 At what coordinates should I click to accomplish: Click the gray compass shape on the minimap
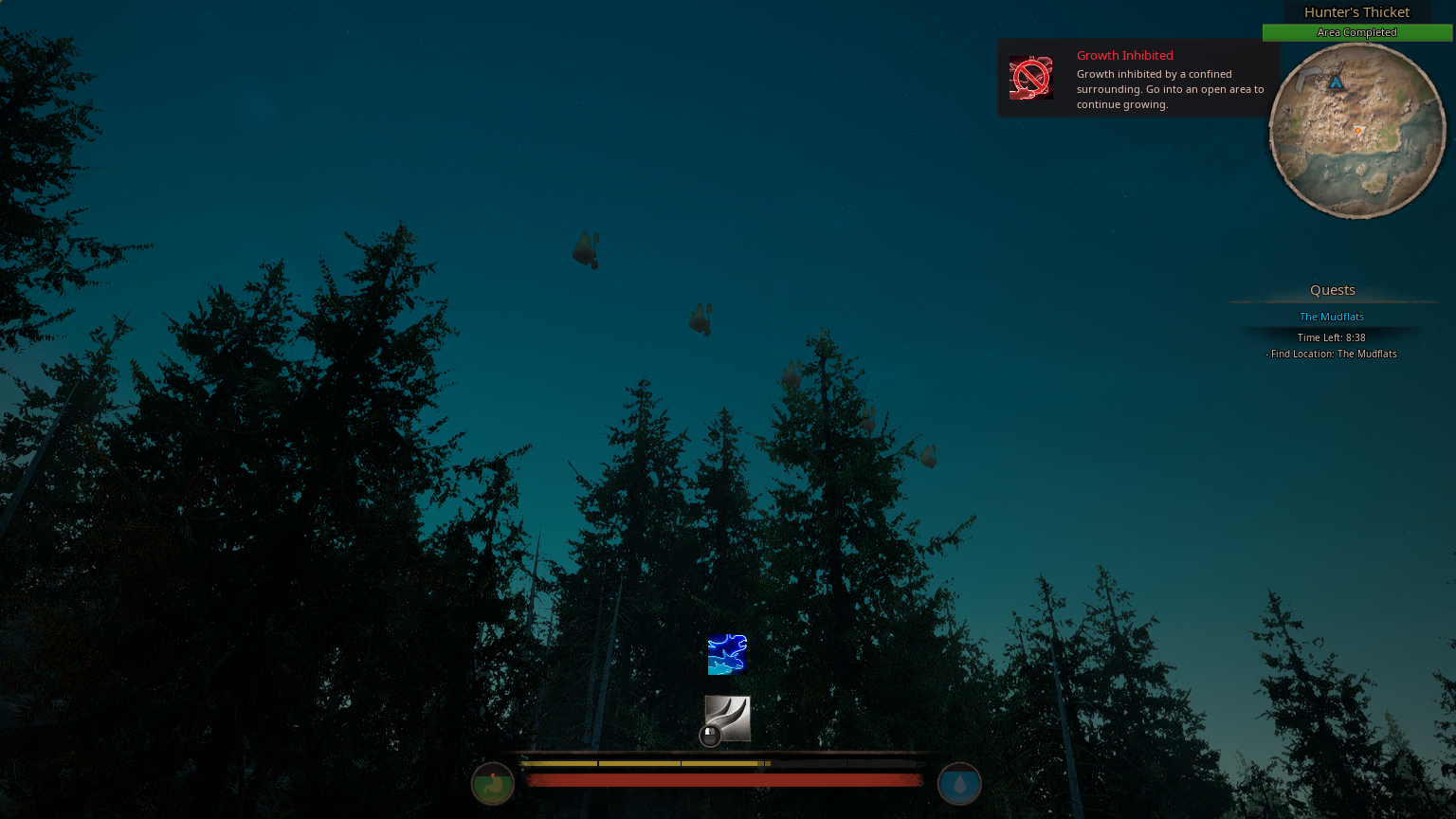coord(1308,78)
